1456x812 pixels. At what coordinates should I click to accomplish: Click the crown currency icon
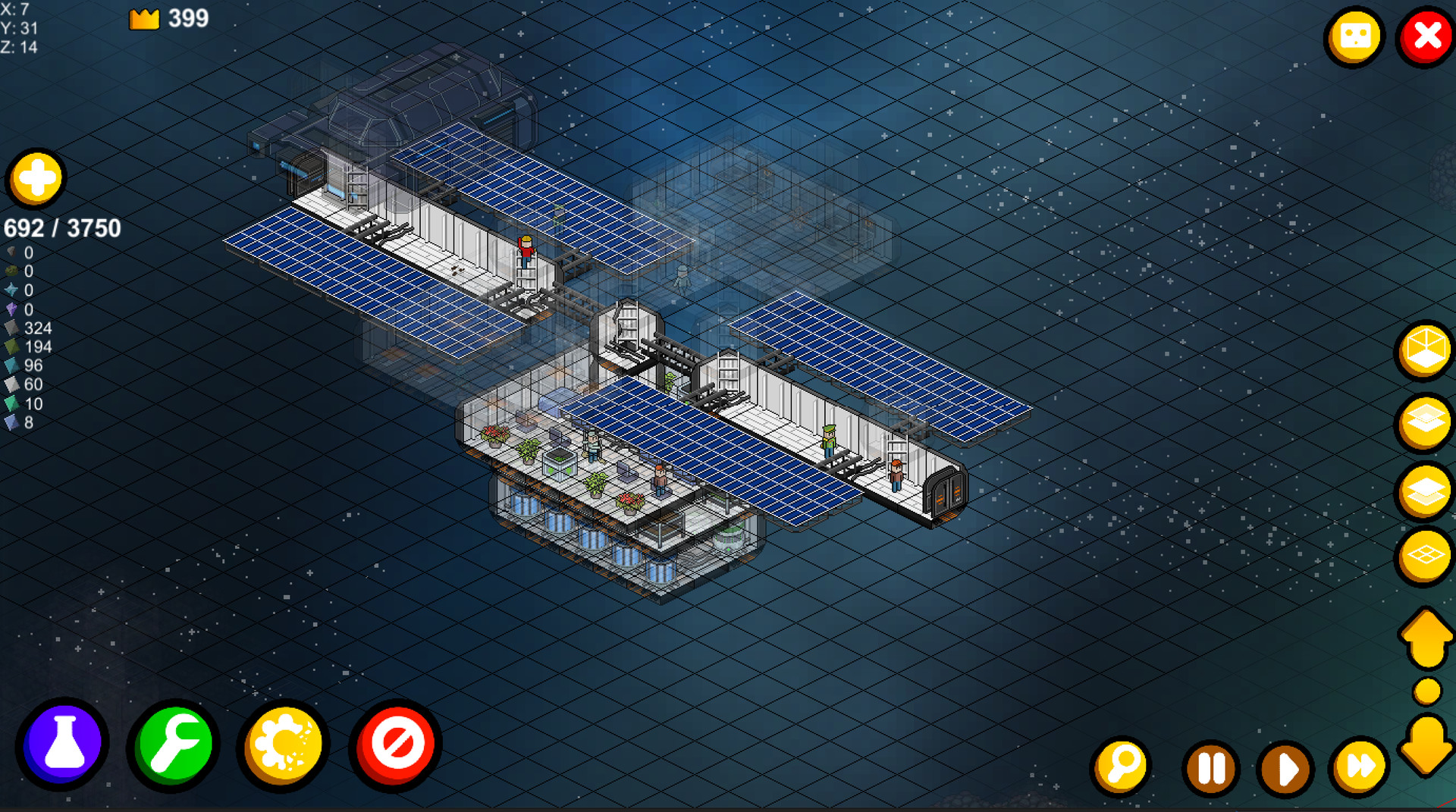(x=144, y=18)
